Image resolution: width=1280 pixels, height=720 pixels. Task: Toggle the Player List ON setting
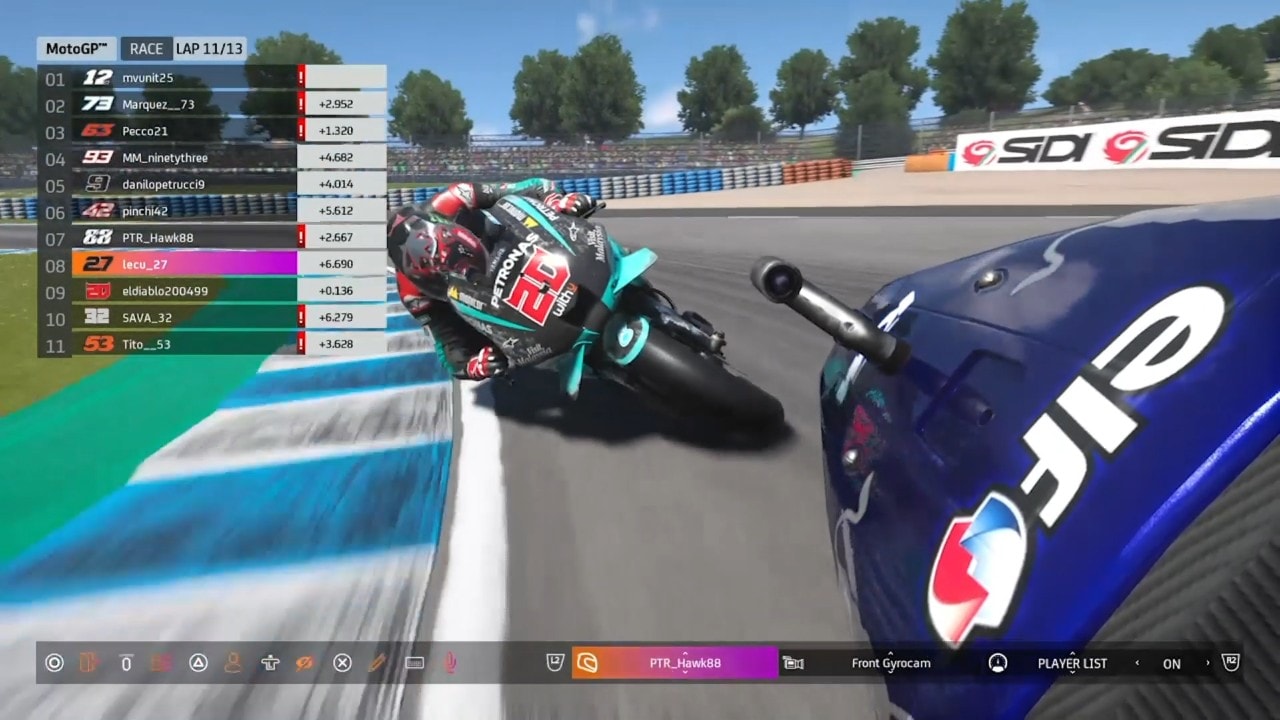[x=1171, y=664]
